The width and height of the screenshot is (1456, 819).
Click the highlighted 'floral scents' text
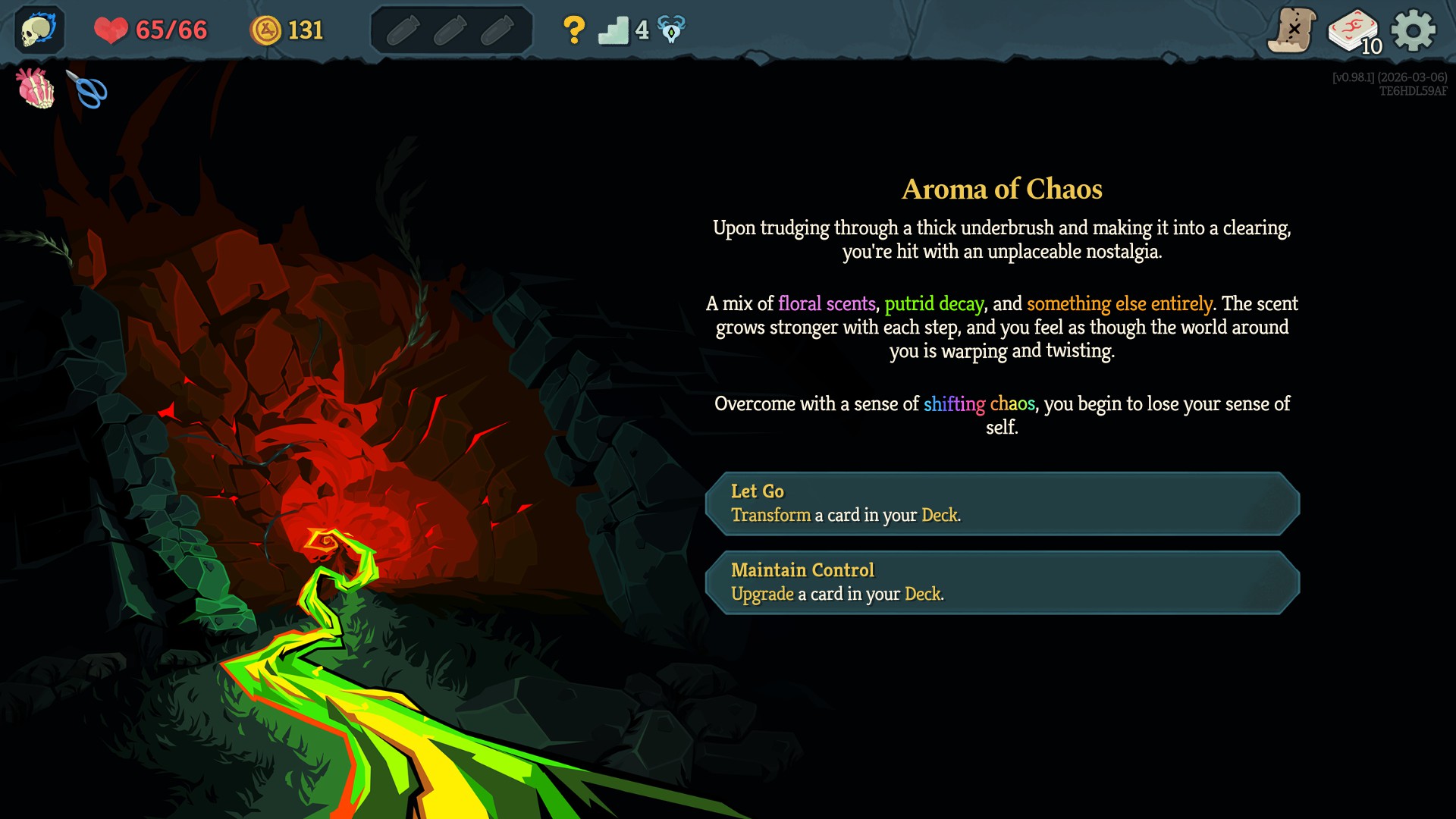coord(825,303)
